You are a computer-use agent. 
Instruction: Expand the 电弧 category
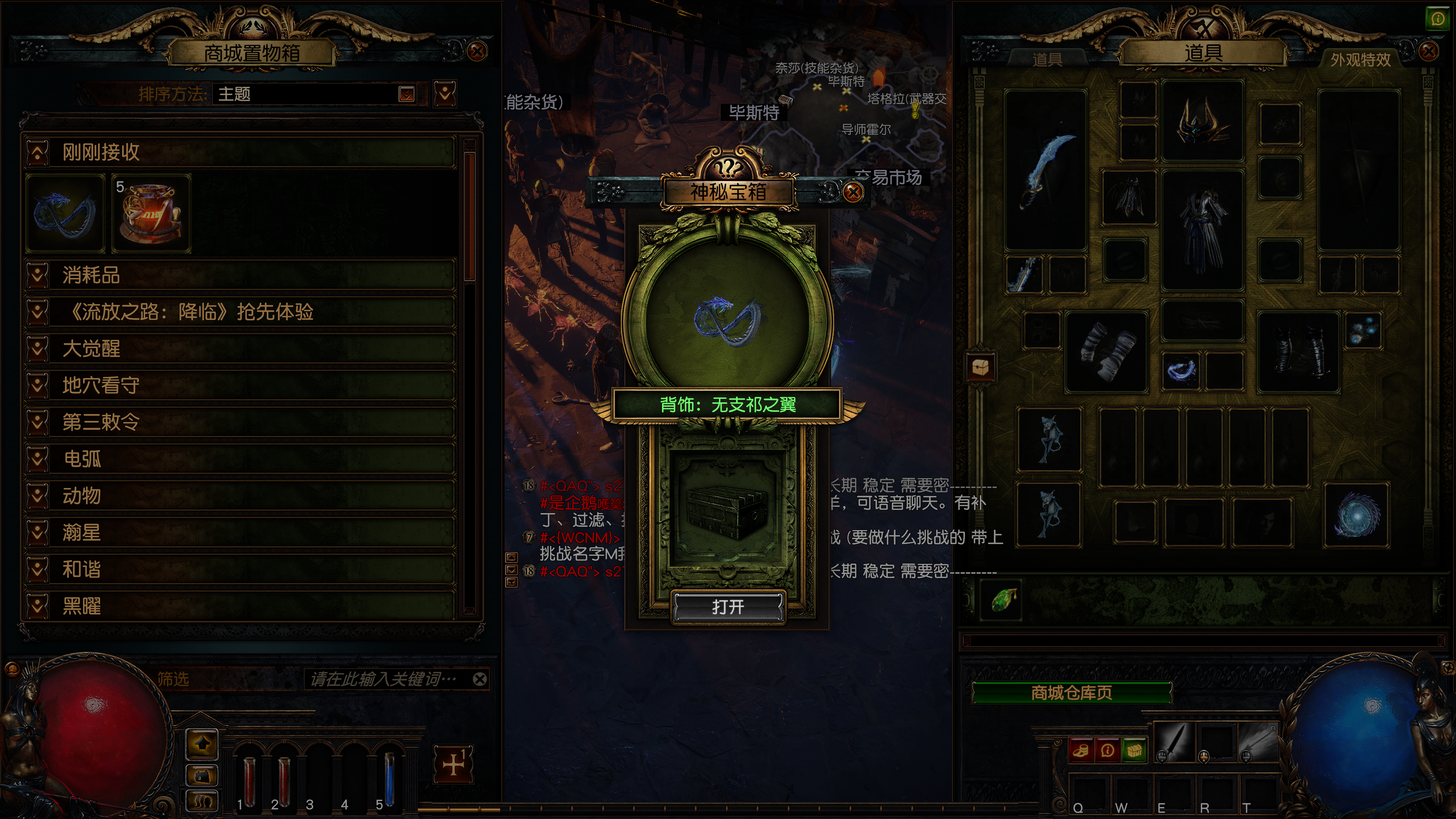pos(37,459)
